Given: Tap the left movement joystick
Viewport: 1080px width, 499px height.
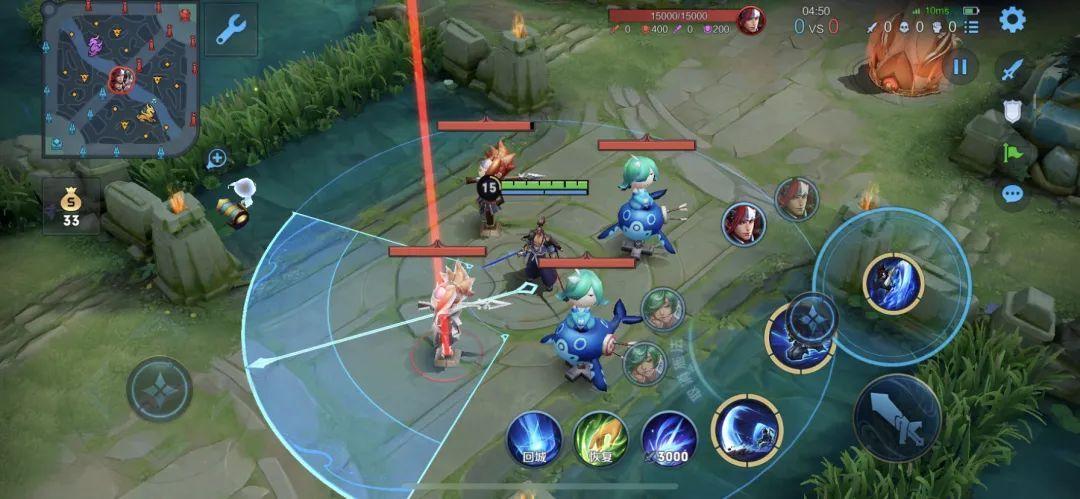Looking at the screenshot, I should tap(160, 388).
